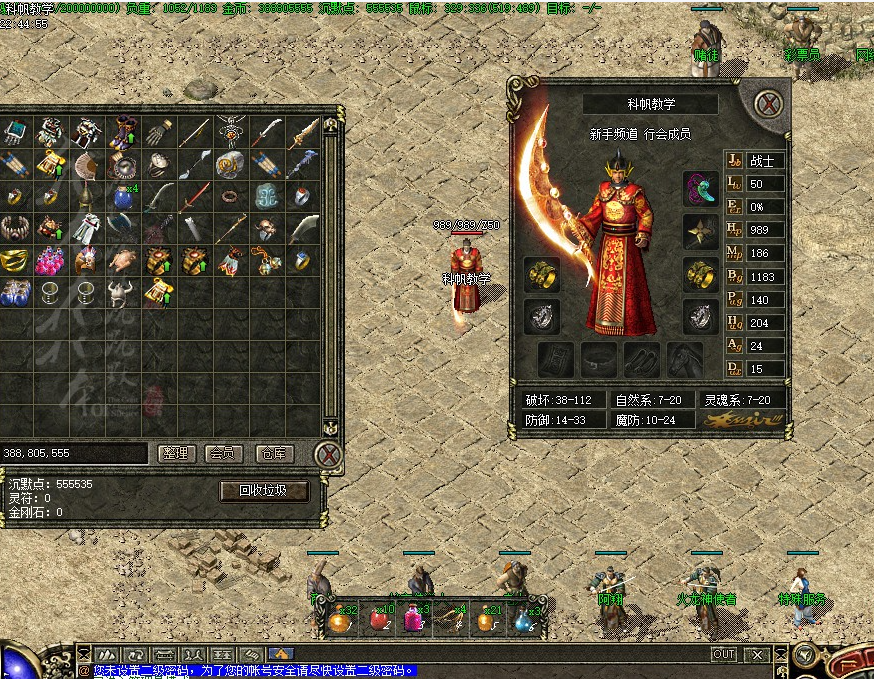
Task: Select the roast chicken in inventory
Action: pos(122,261)
